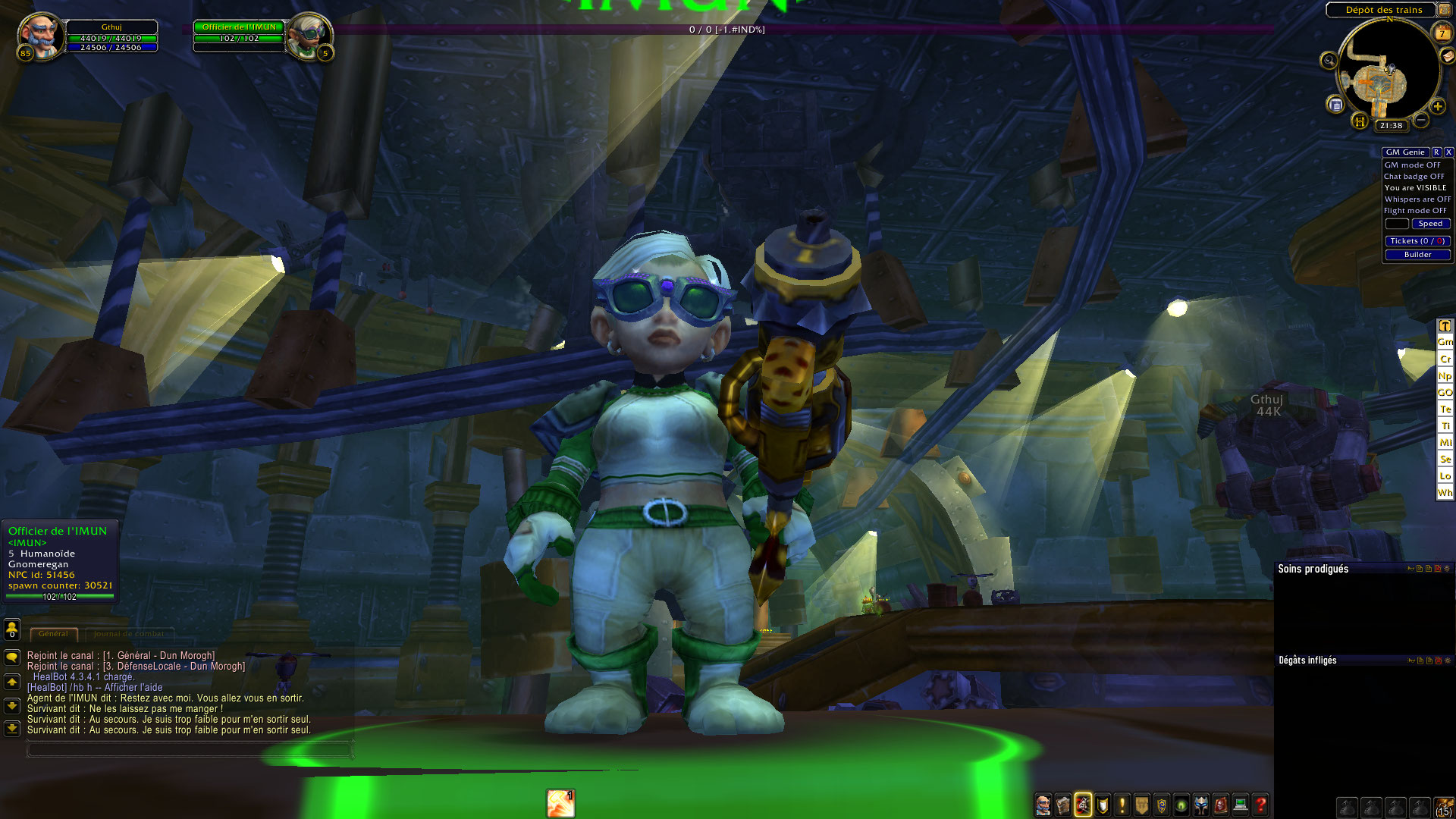This screenshot has height=819, width=1456.
Task: Open the world map button beside zone name
Action: pyautogui.click(x=1444, y=10)
